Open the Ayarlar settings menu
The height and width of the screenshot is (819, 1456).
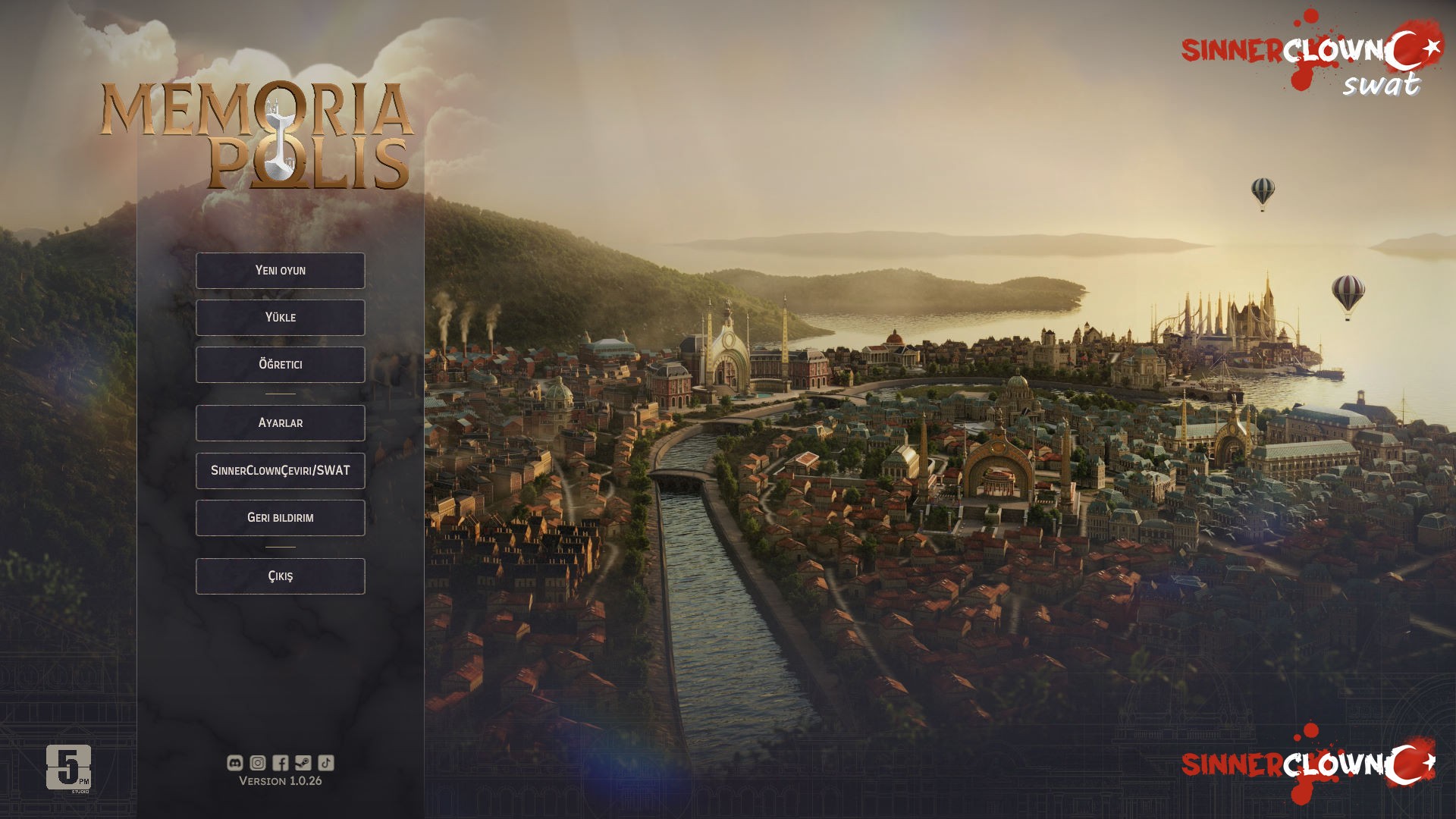pos(280,423)
